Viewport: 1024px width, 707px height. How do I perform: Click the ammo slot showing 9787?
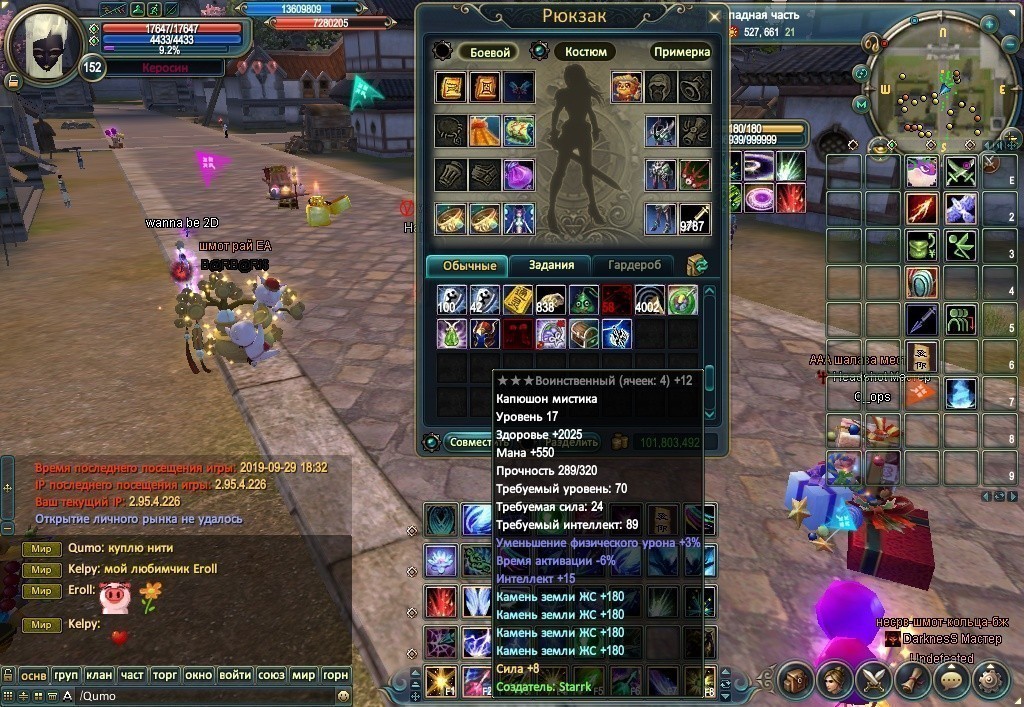point(693,219)
